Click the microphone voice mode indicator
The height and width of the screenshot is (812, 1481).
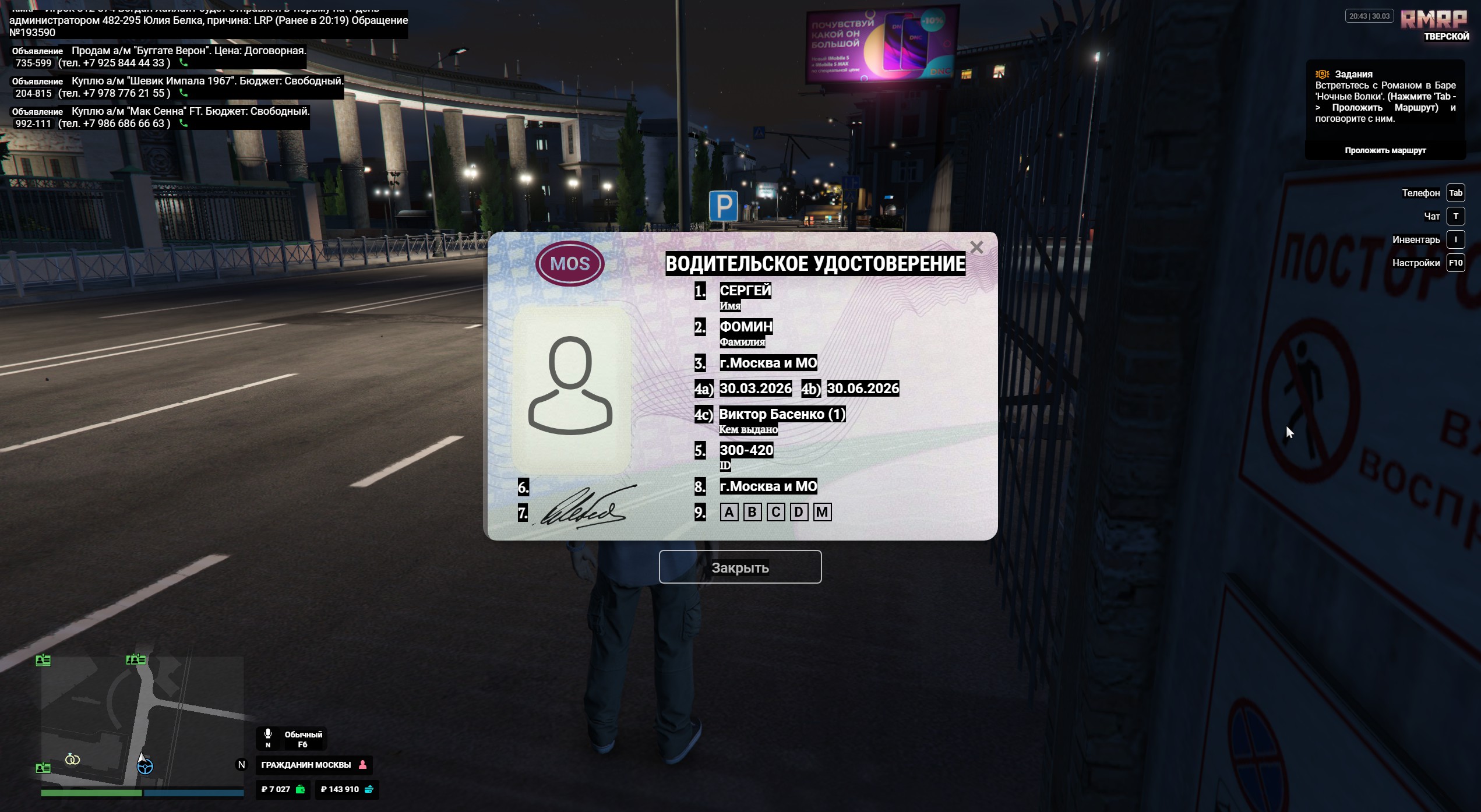(x=268, y=735)
